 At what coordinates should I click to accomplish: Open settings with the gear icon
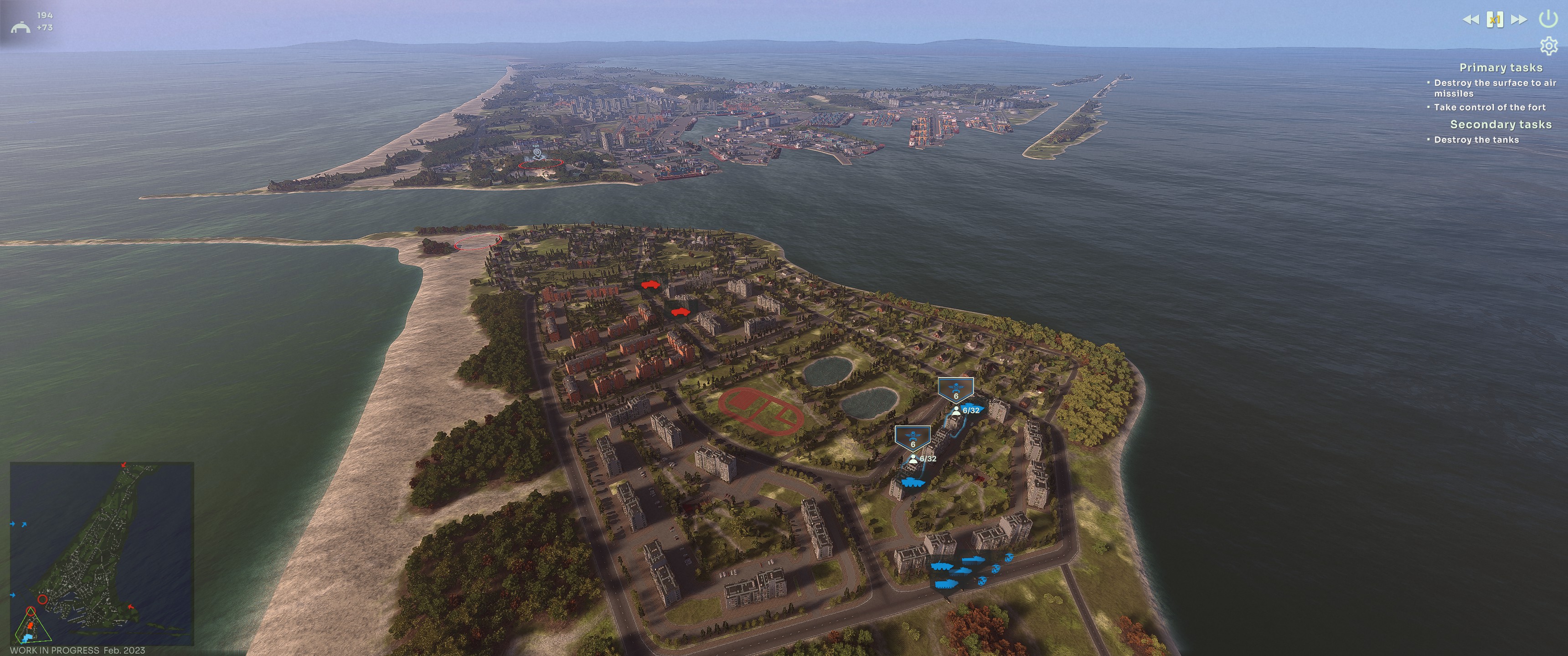(1548, 46)
